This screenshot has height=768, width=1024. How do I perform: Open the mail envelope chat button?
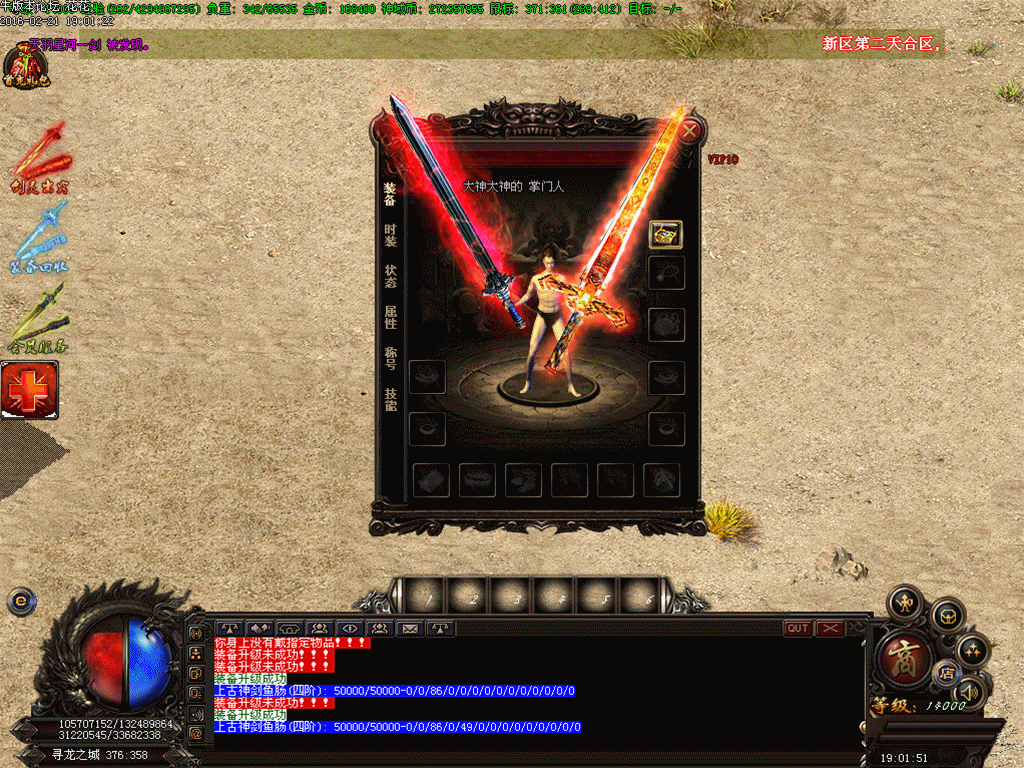pos(409,628)
